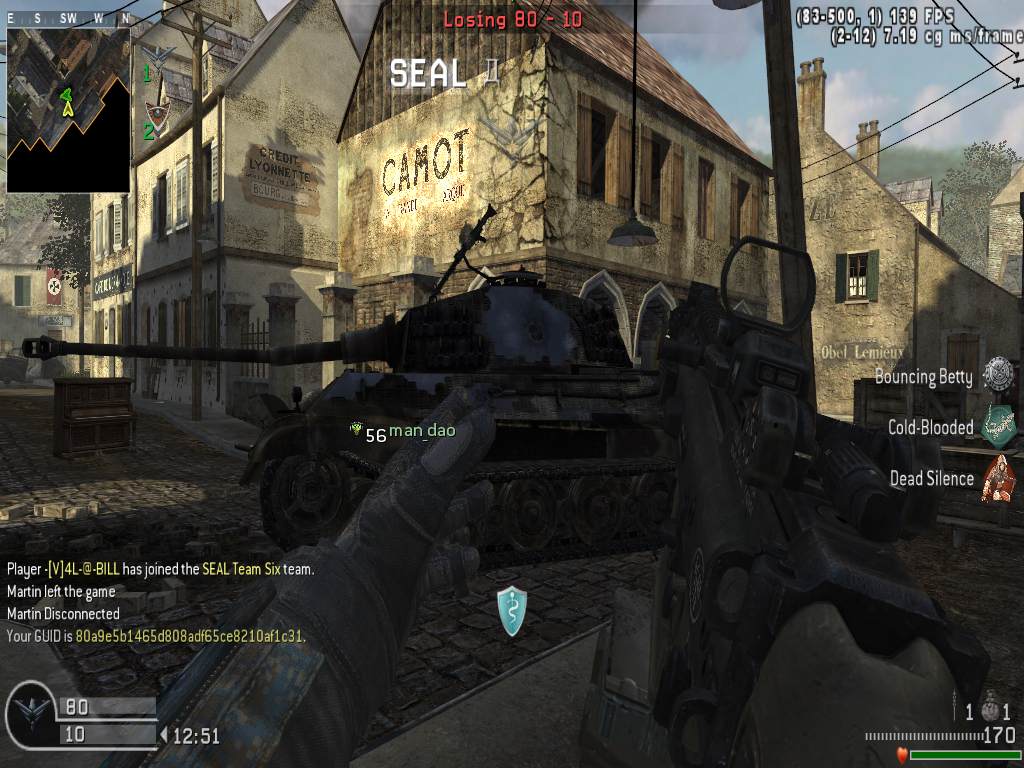Click the yellow player arrow on minimap
1024x768 pixels.
pos(68,108)
